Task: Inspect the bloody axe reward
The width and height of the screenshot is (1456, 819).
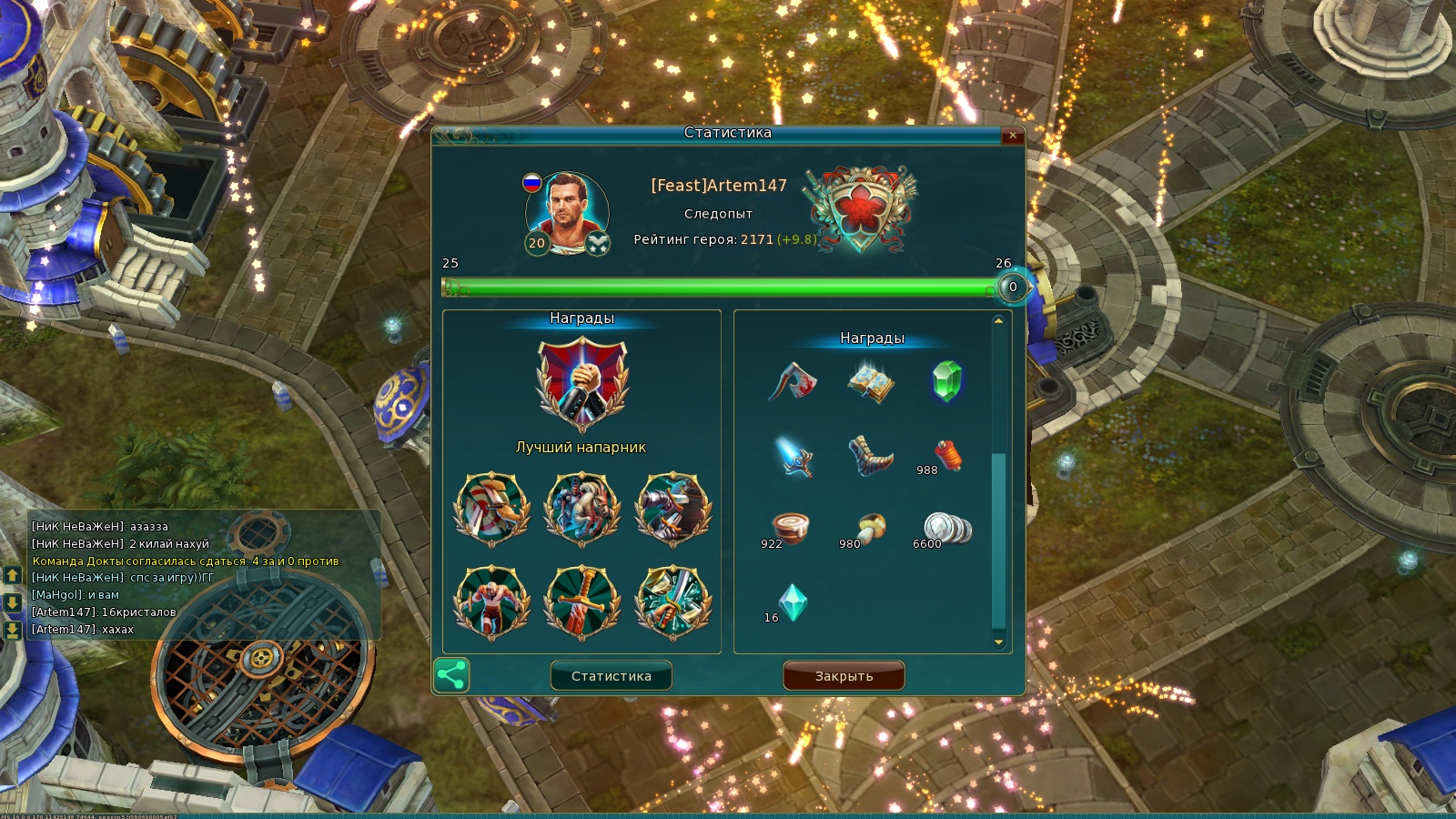Action: coord(793,382)
